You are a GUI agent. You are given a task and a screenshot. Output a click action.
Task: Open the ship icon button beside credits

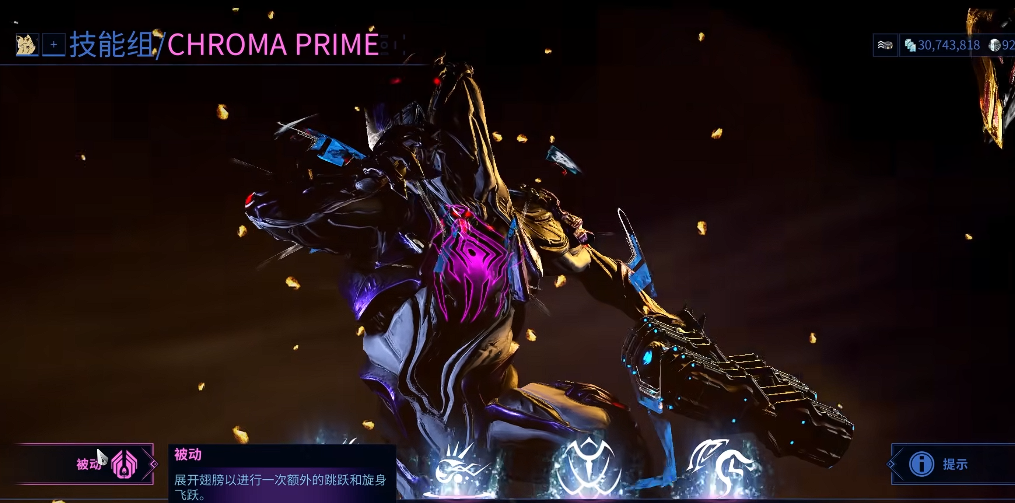(885, 45)
